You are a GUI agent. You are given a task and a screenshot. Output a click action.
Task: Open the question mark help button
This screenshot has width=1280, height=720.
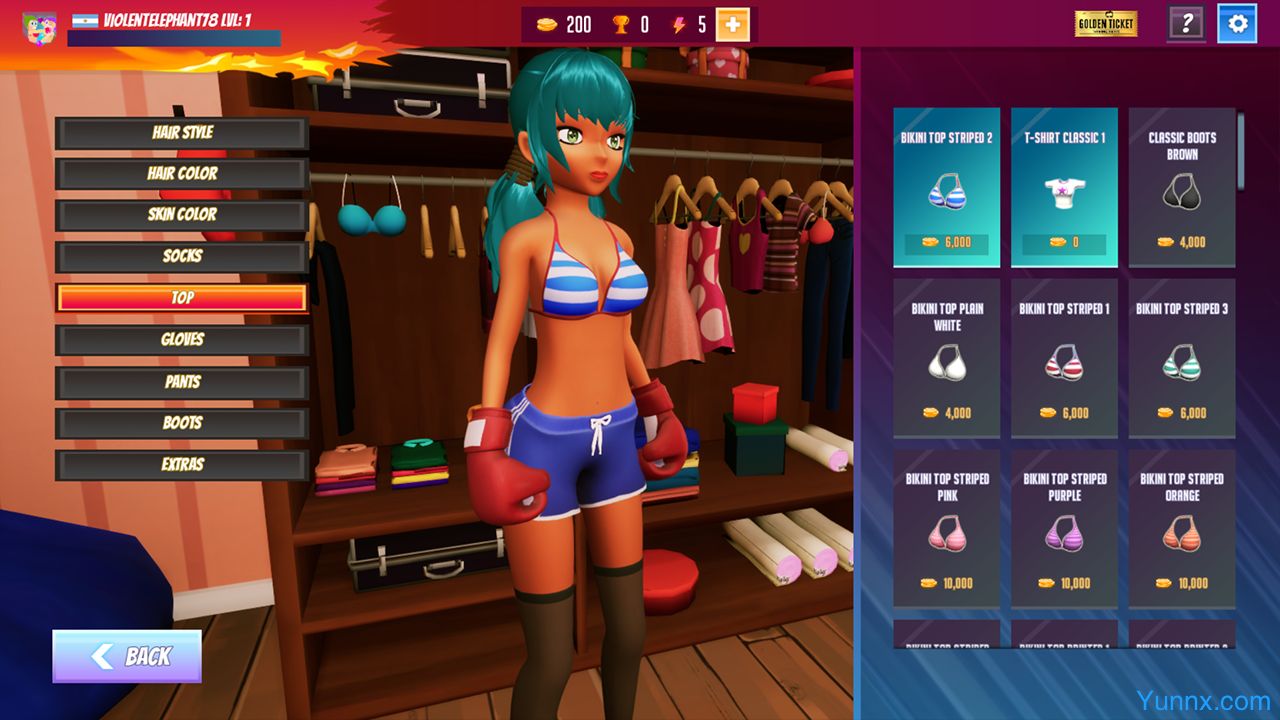point(1186,24)
